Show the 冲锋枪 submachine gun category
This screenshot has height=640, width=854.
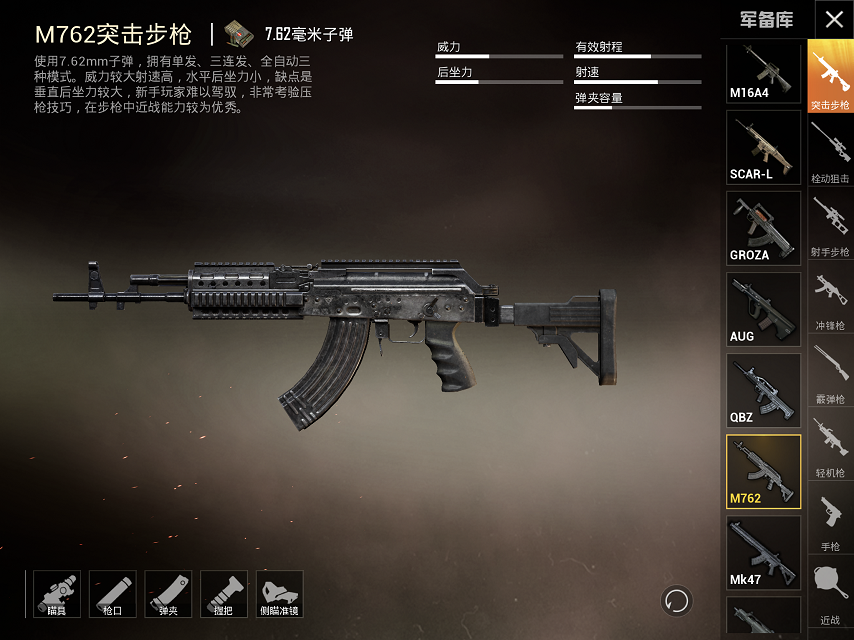830,299
